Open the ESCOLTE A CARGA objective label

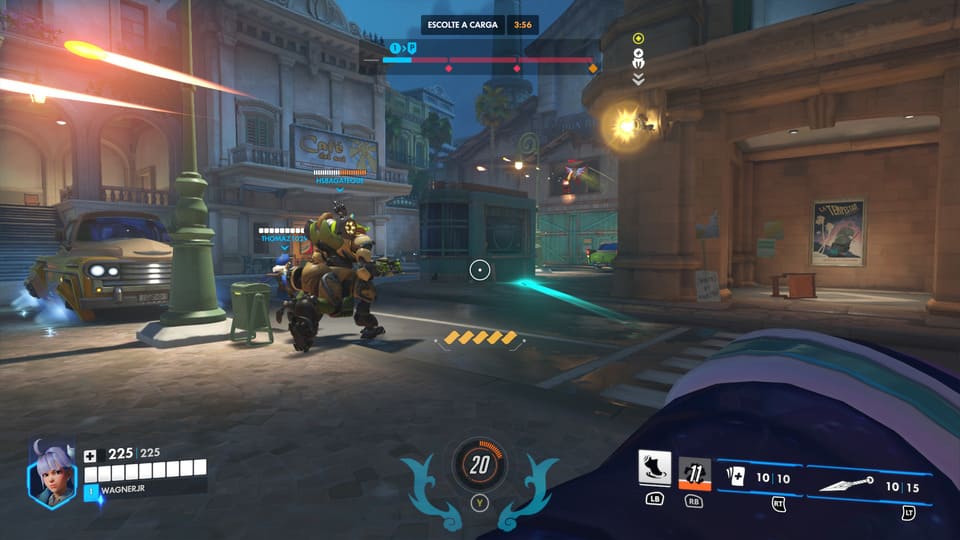point(463,24)
